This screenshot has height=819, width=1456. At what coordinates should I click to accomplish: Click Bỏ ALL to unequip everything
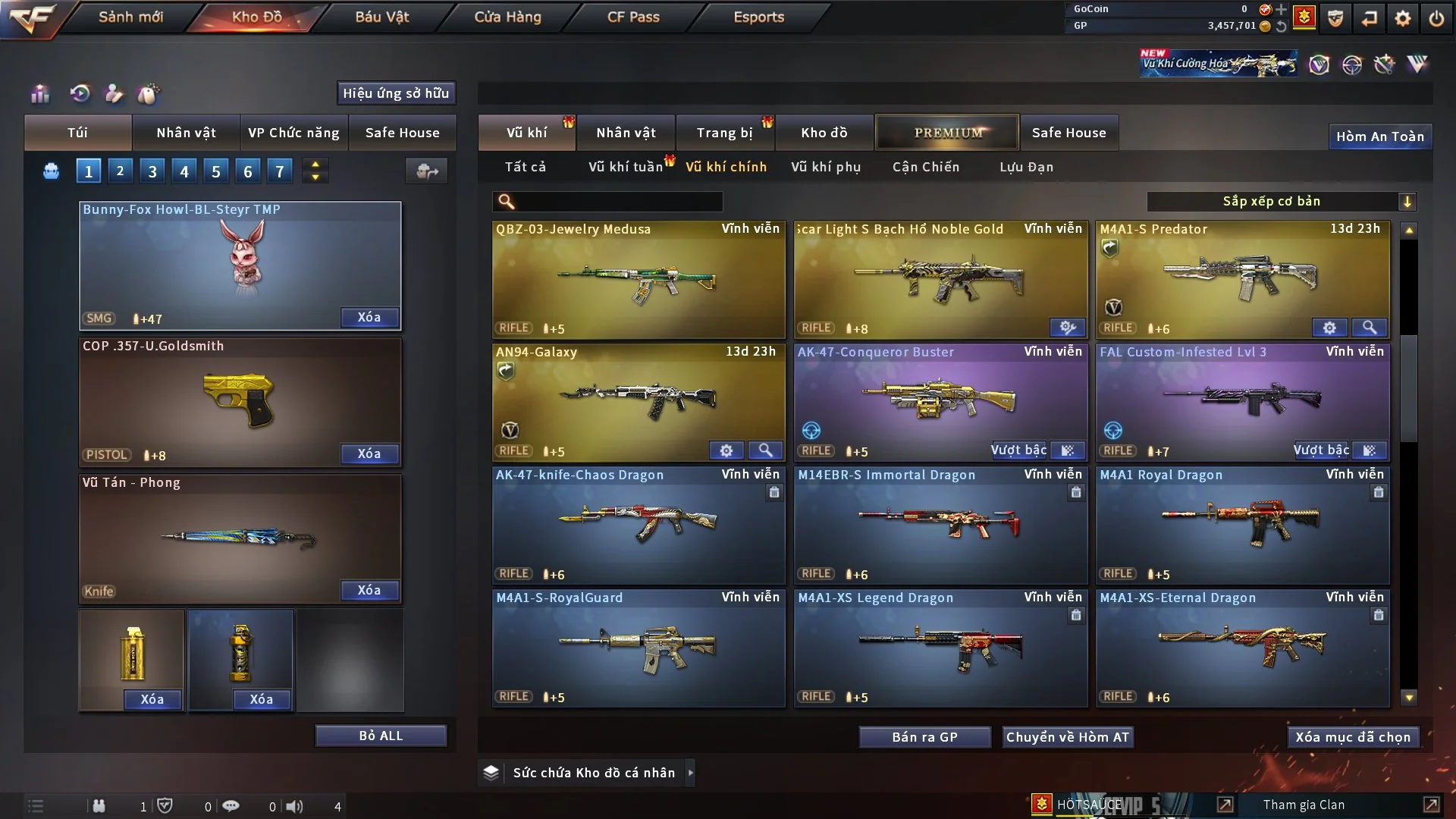tap(381, 736)
